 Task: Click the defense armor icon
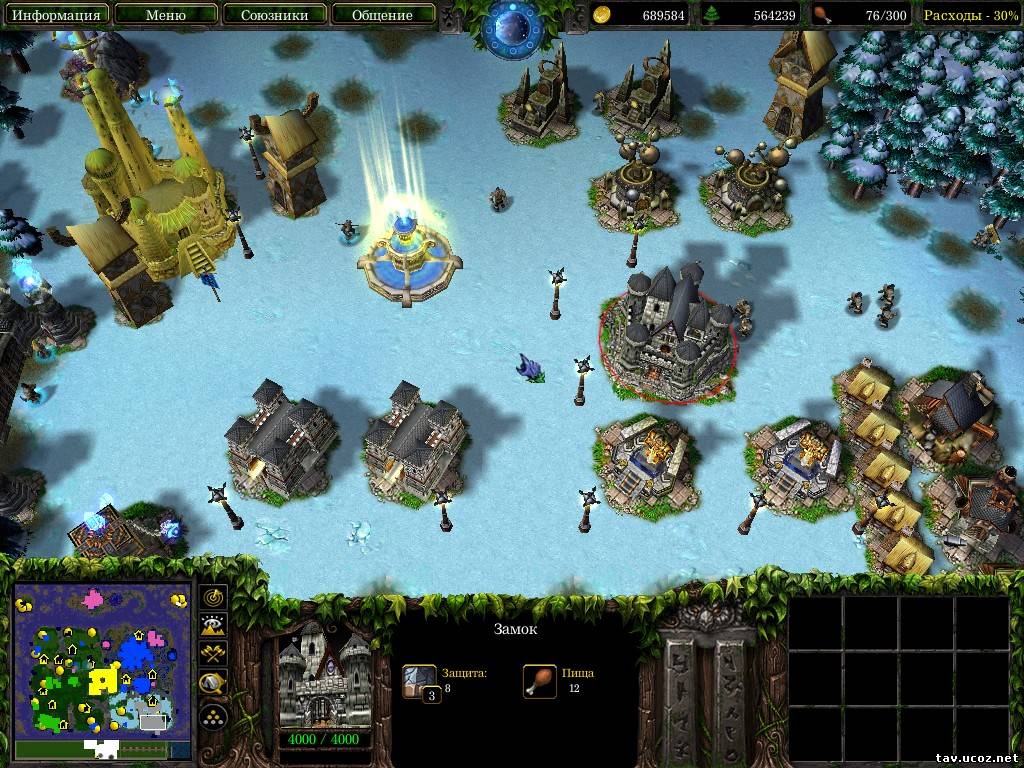[x=420, y=681]
